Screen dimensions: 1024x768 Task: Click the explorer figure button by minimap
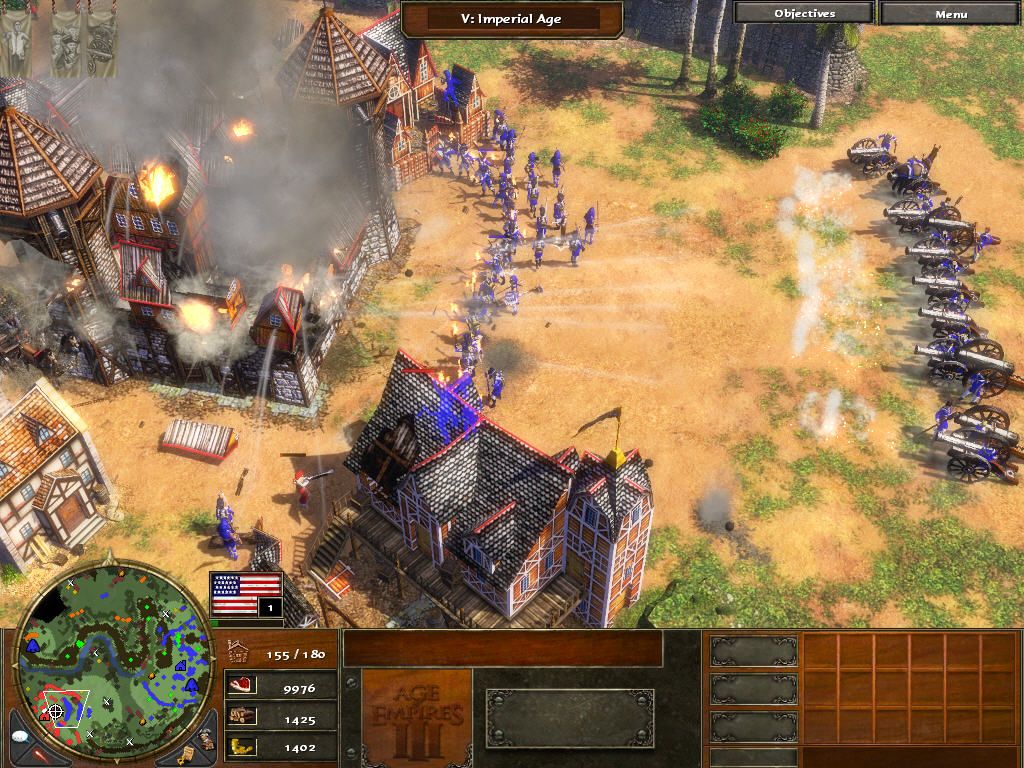tap(203, 739)
